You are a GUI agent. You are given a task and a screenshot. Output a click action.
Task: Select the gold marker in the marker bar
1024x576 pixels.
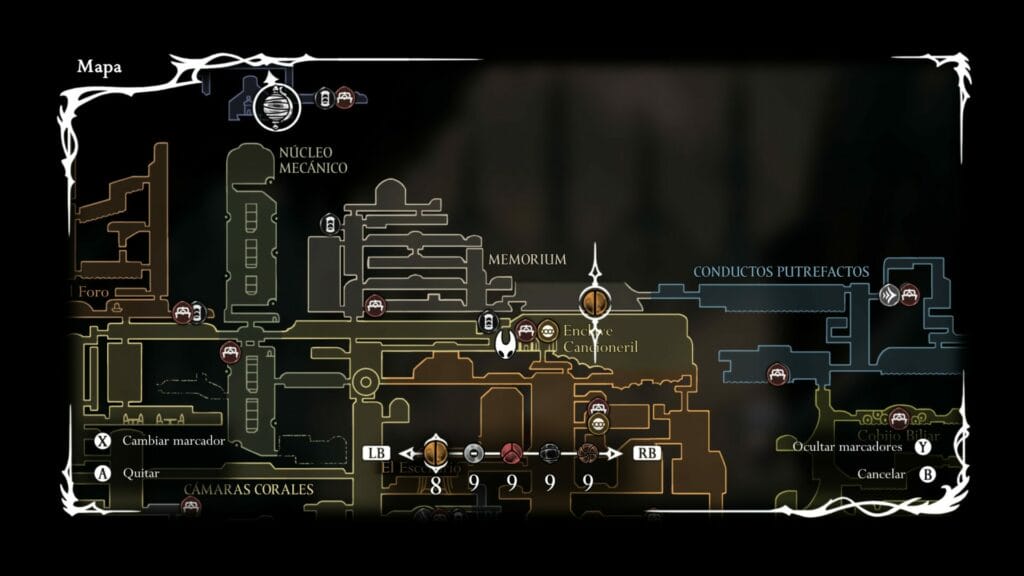click(x=435, y=453)
